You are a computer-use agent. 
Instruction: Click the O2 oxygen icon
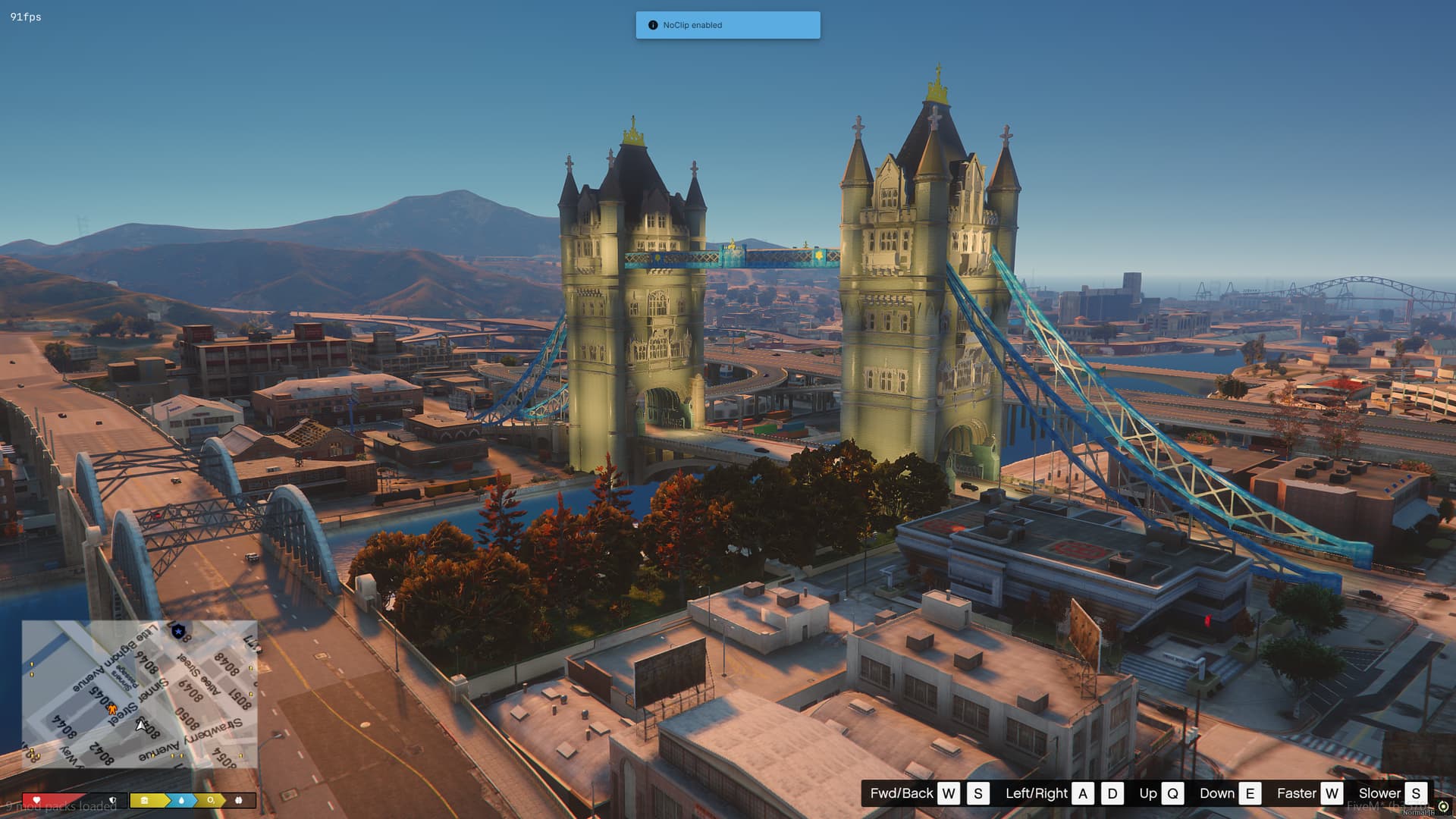tap(211, 800)
